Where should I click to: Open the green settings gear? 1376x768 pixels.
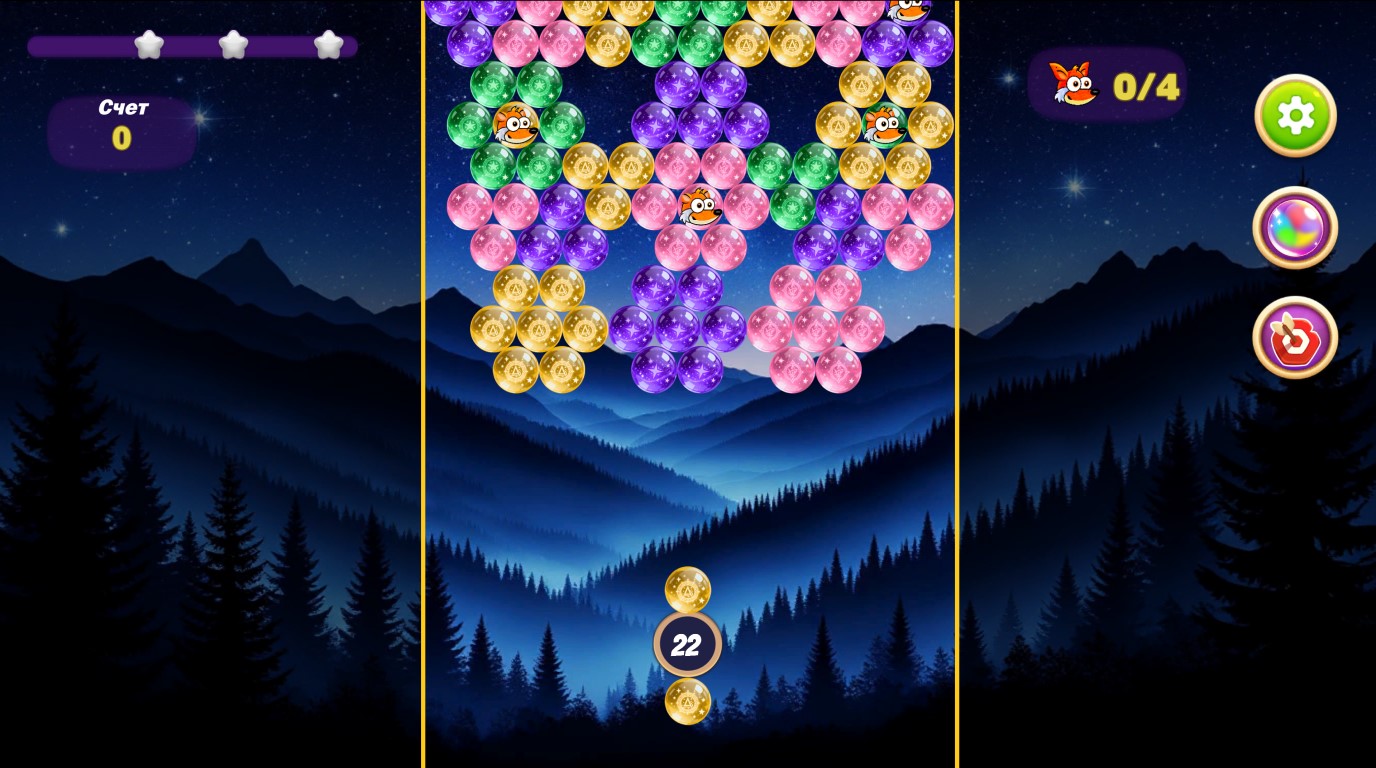tap(1295, 115)
